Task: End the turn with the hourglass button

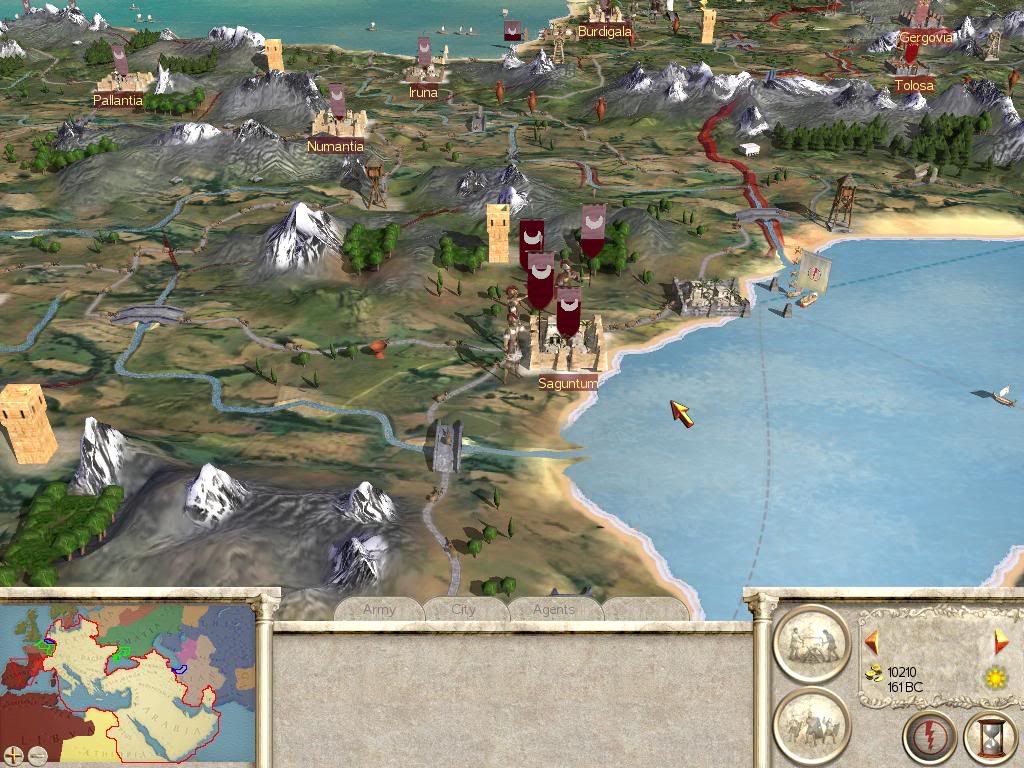Action: (990, 738)
